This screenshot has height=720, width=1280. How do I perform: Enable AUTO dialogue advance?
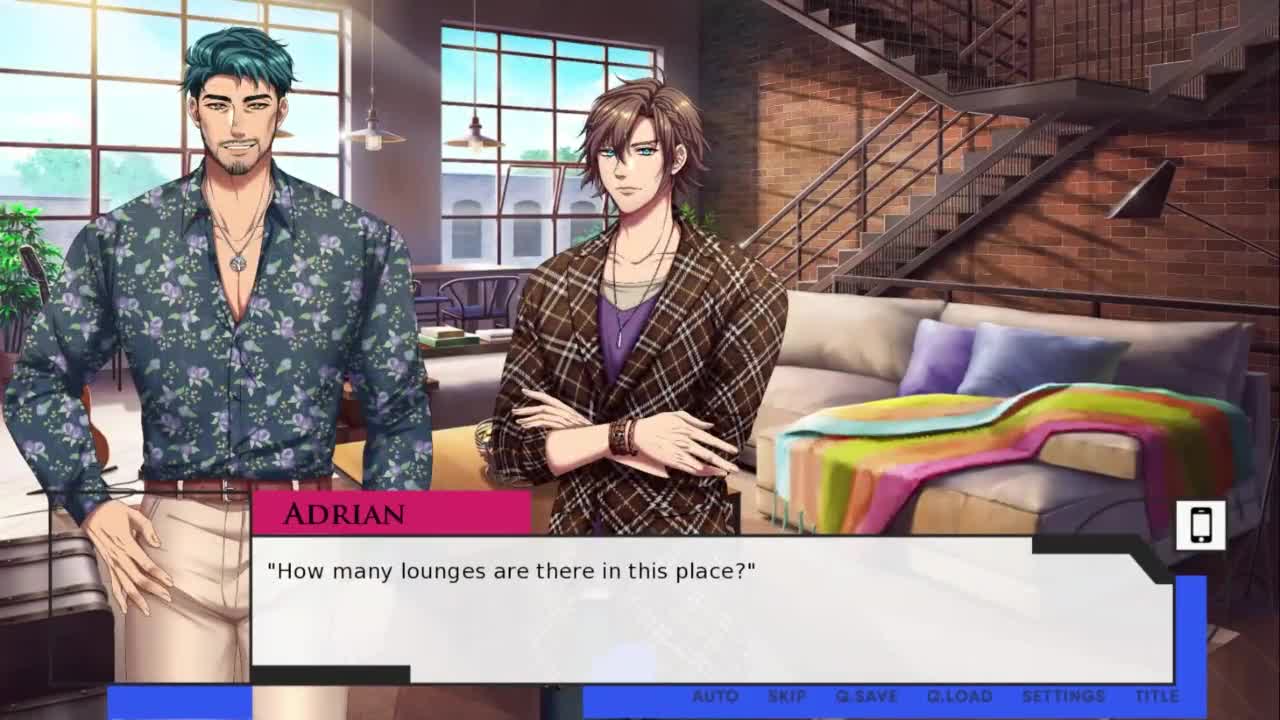coord(715,696)
